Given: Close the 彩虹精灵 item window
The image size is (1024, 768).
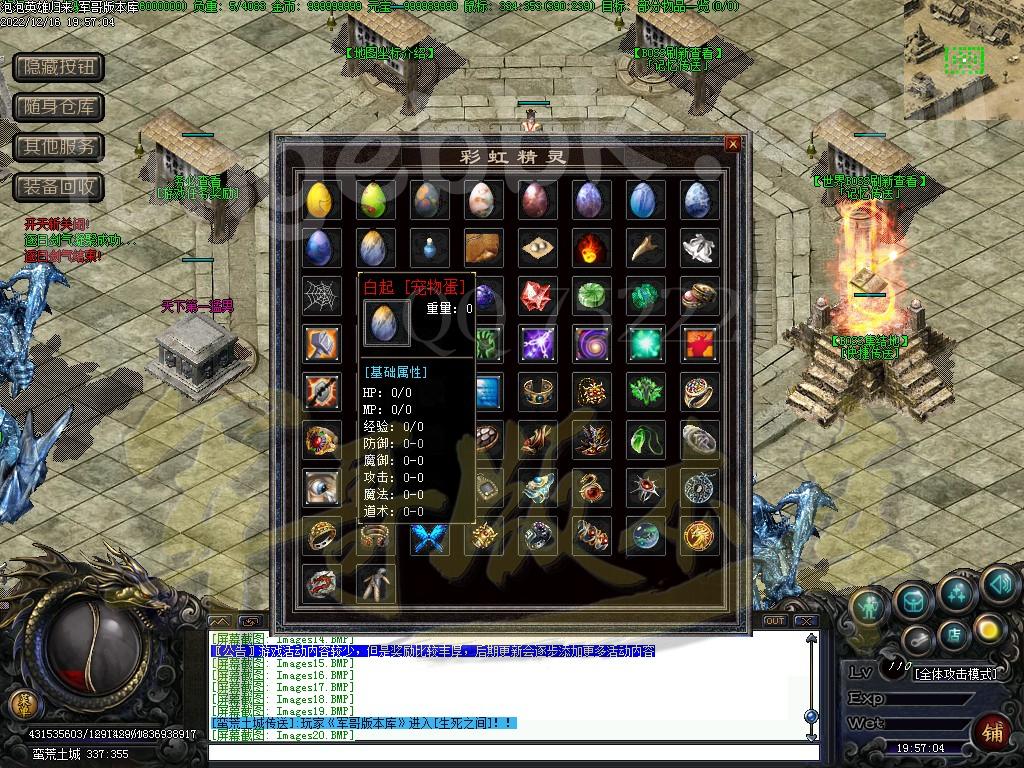Looking at the screenshot, I should click(x=733, y=144).
